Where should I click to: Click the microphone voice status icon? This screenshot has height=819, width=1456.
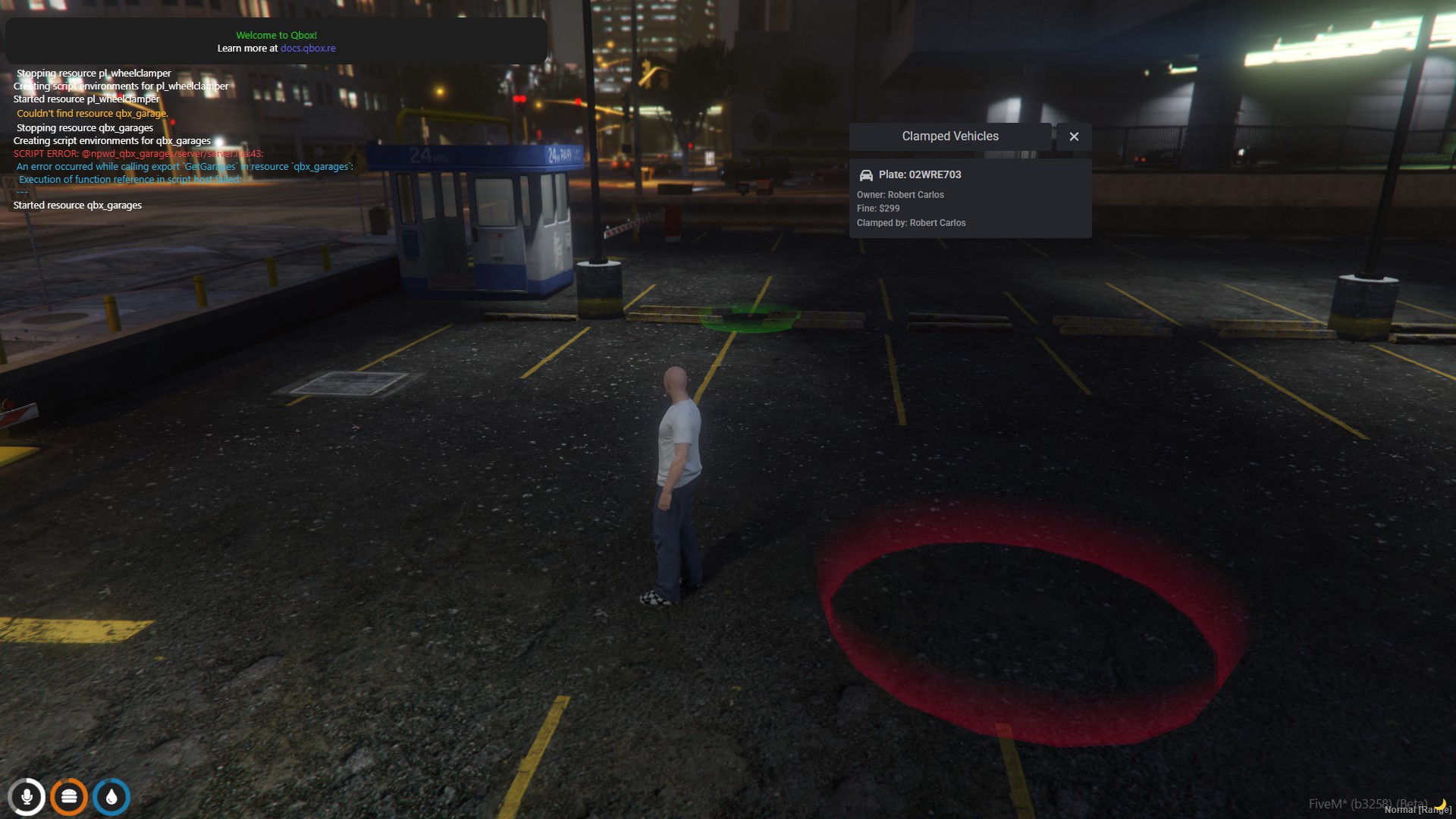pos(27,797)
